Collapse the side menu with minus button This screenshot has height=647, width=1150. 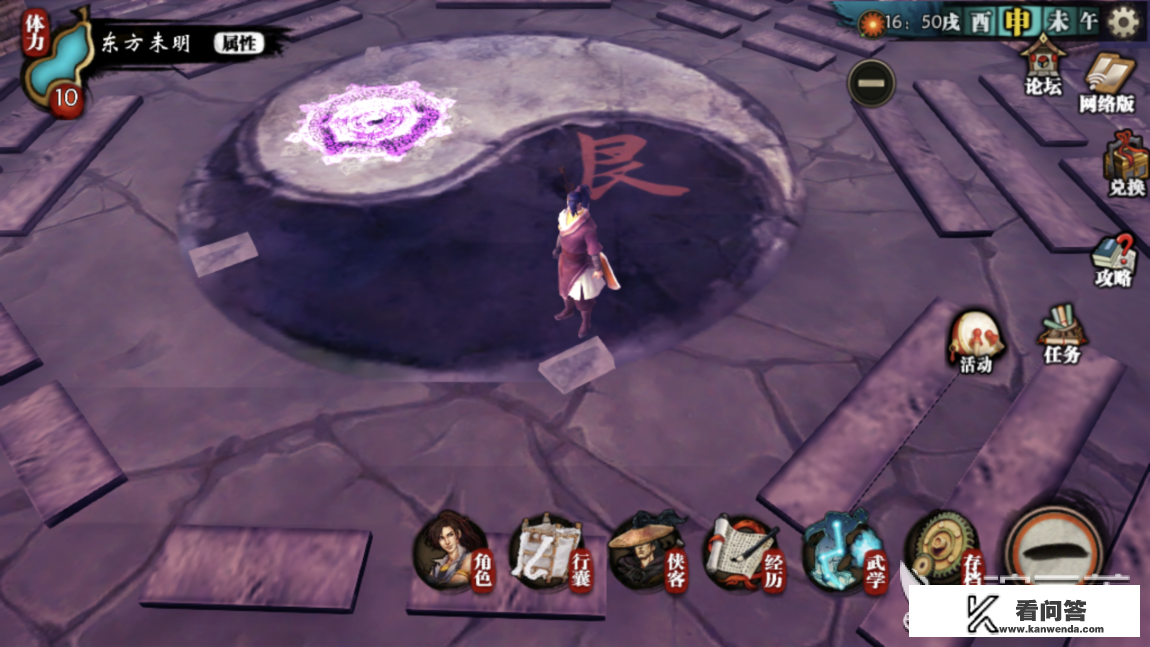(x=871, y=81)
